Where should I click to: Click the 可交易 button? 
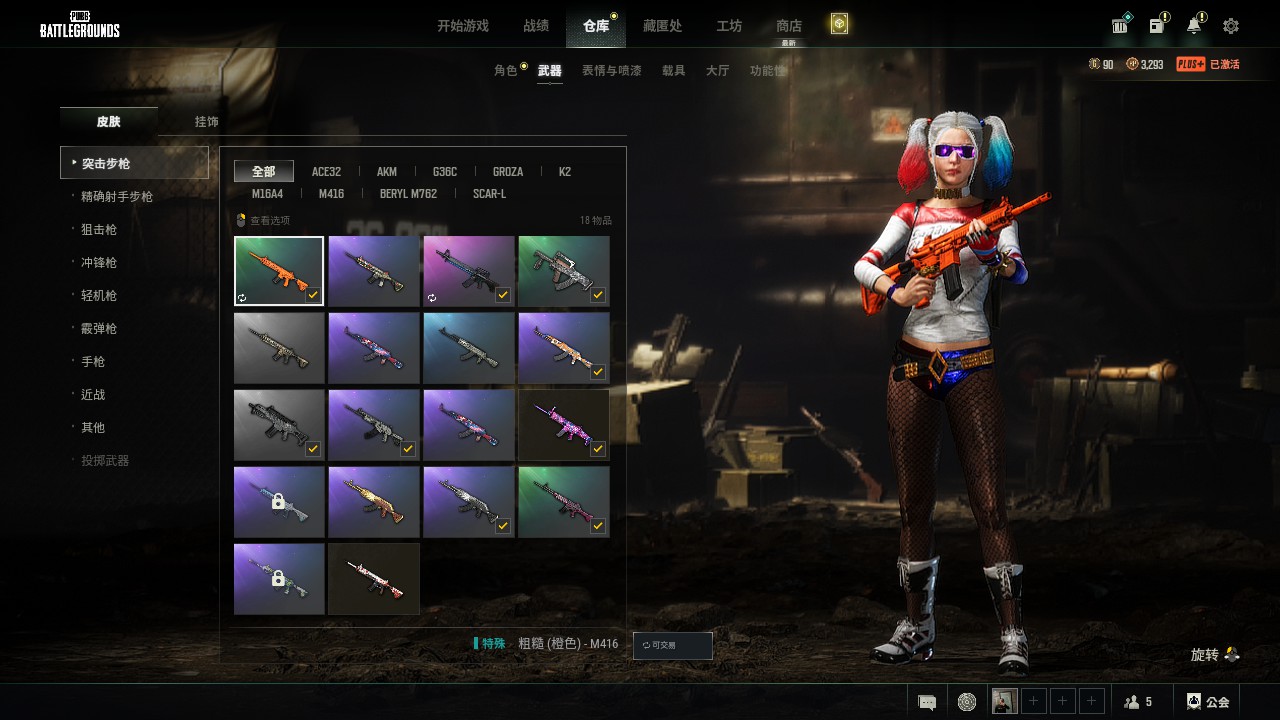(x=673, y=646)
